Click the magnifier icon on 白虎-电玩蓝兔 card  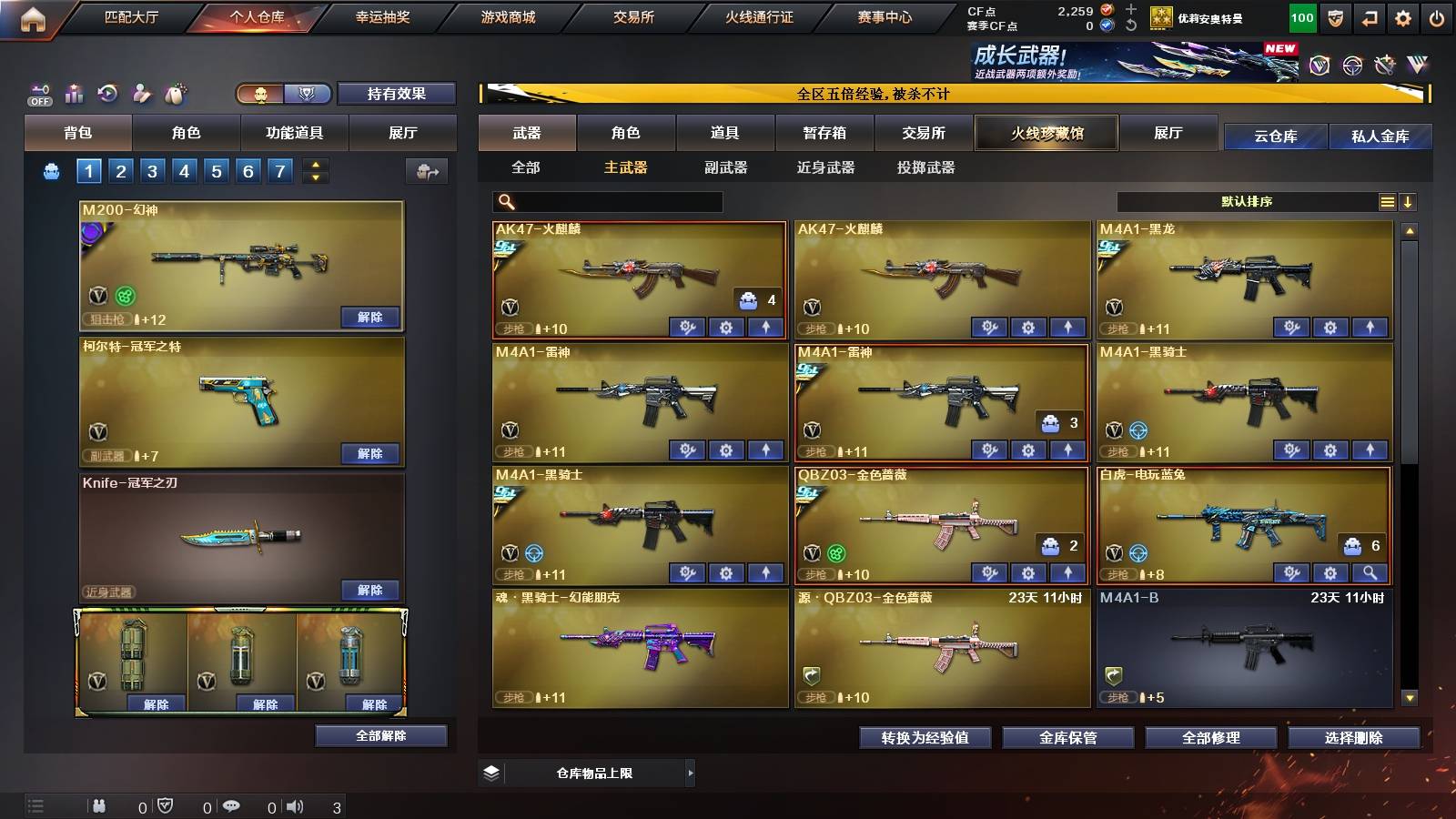pos(1370,573)
